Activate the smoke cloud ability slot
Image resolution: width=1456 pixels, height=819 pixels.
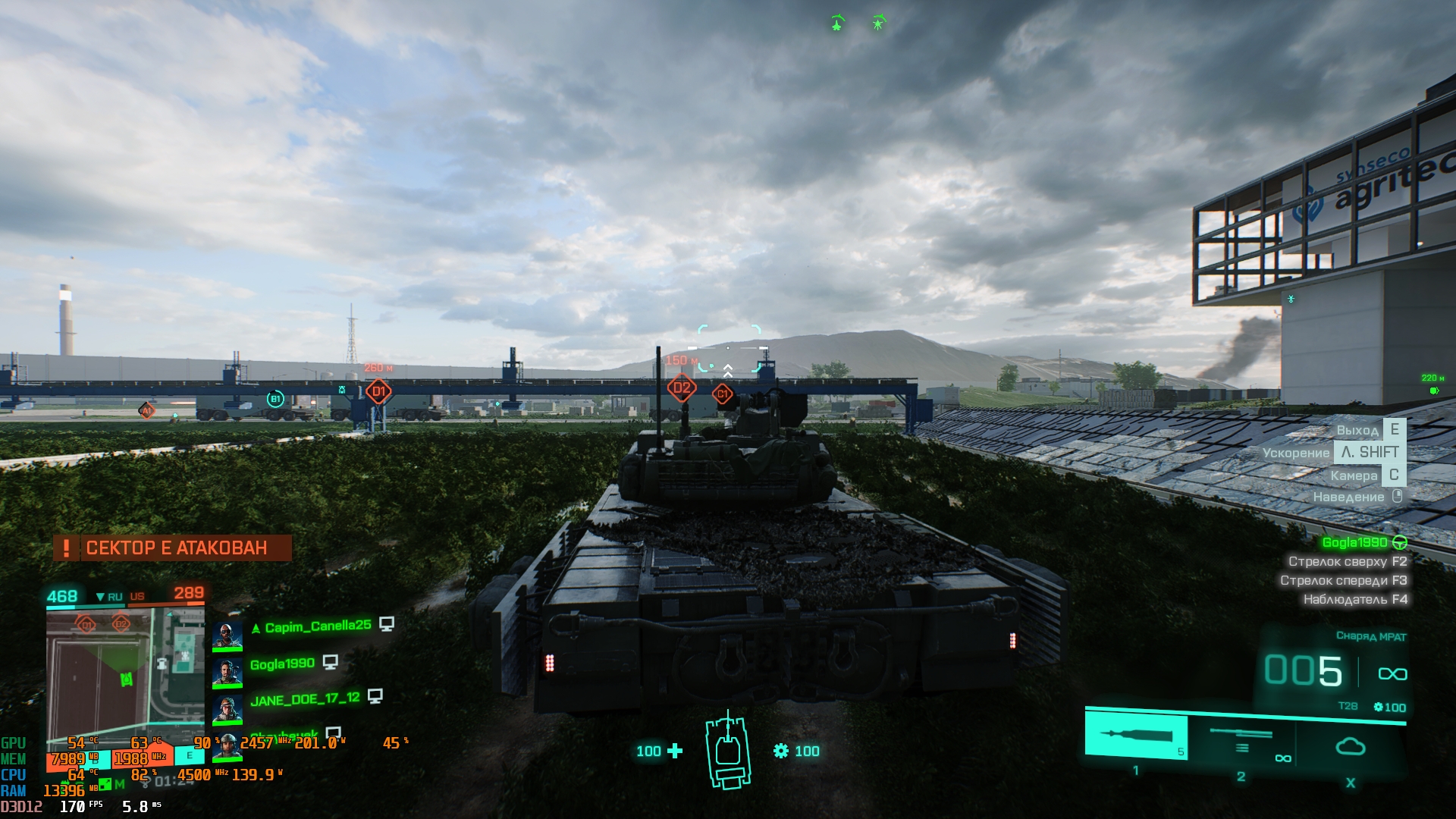1350,747
